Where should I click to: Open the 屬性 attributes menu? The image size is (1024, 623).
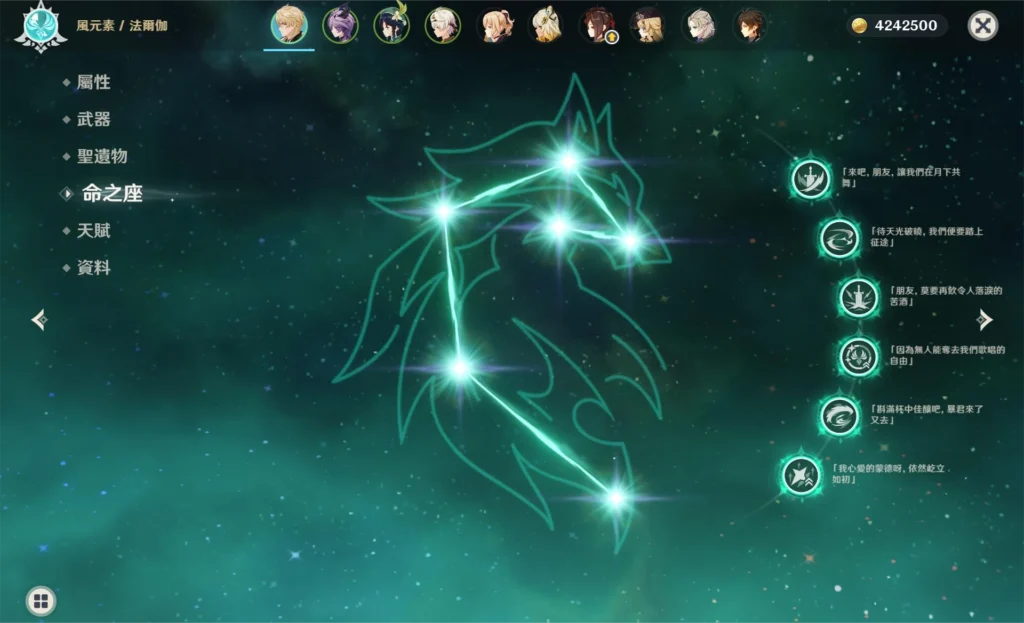[93, 82]
